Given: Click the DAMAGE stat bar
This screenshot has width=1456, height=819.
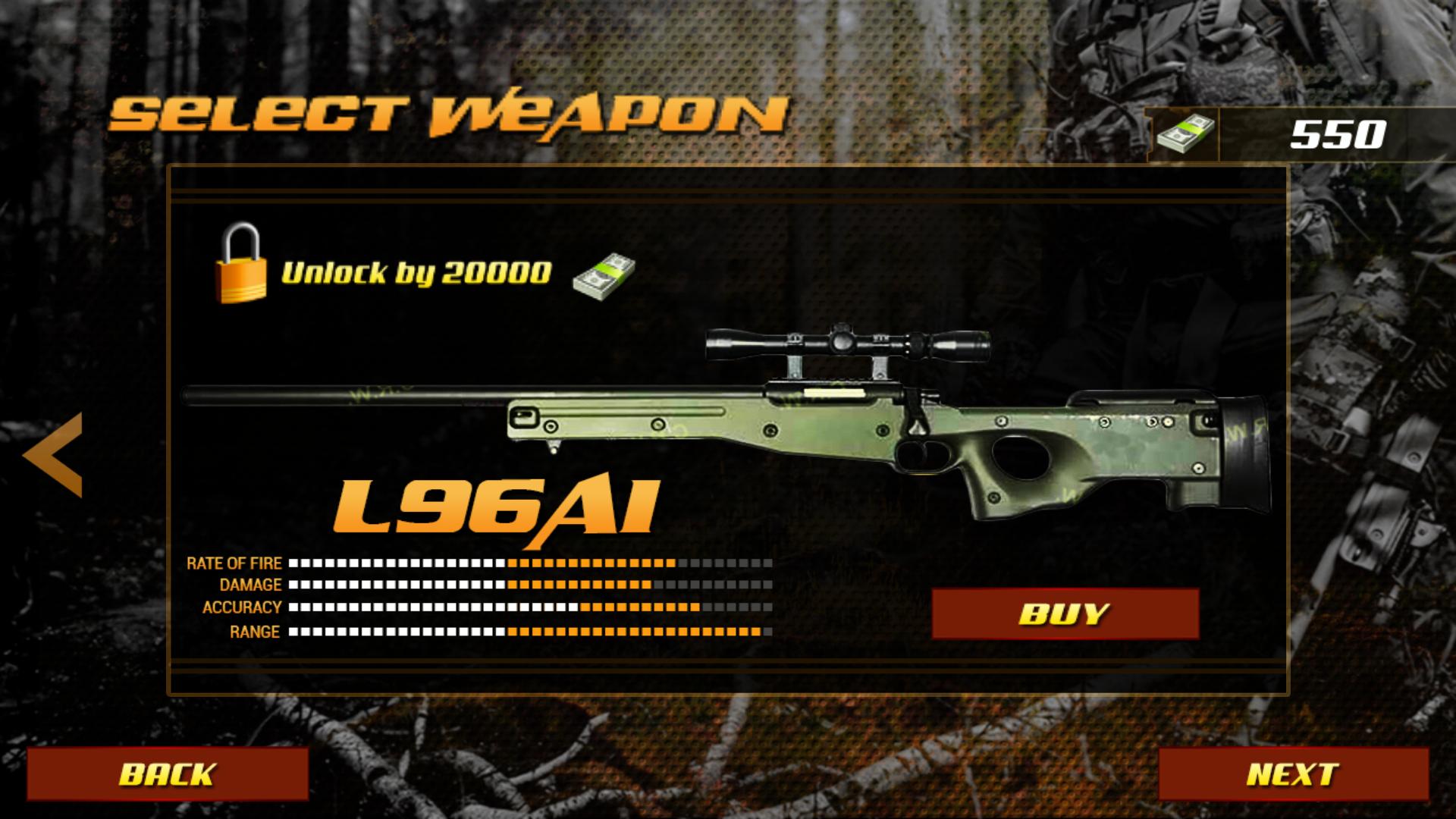Looking at the screenshot, I should (x=531, y=585).
